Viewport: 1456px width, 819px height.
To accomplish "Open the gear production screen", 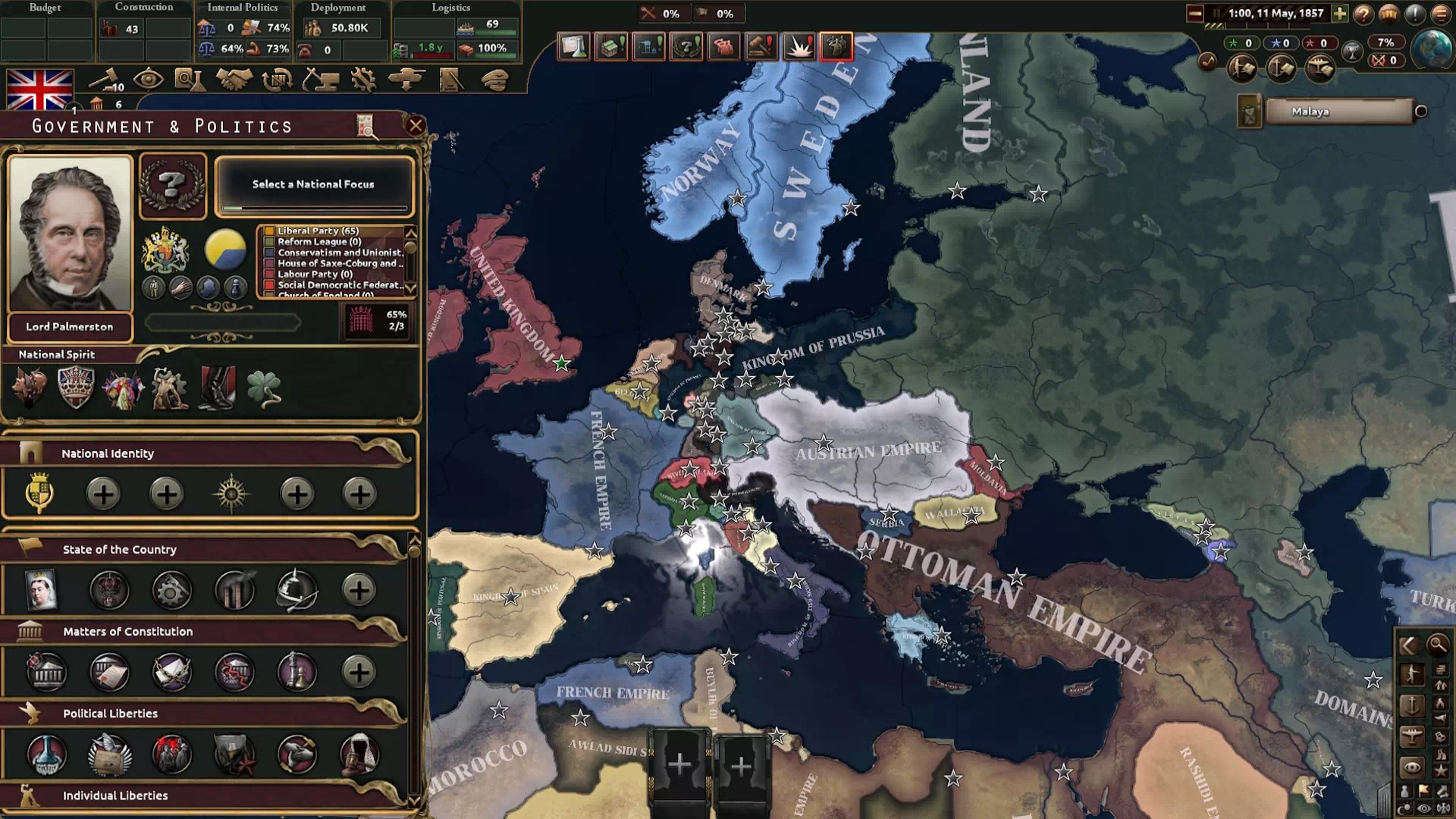I will pos(363,79).
